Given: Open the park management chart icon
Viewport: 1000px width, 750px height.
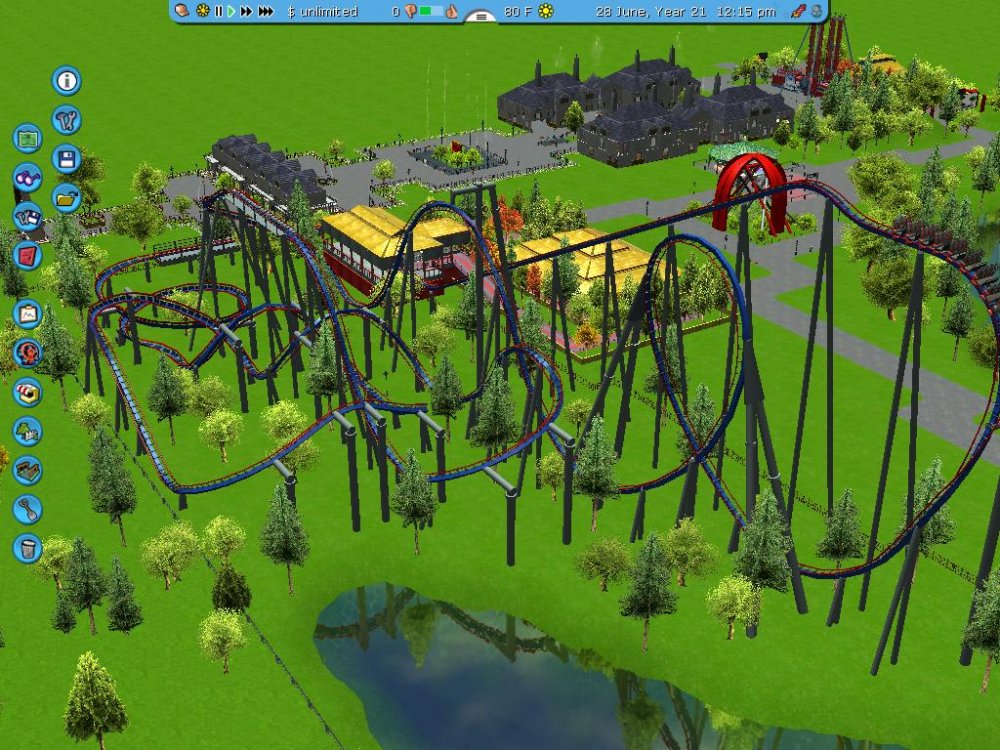Looking at the screenshot, I should coord(27,314).
